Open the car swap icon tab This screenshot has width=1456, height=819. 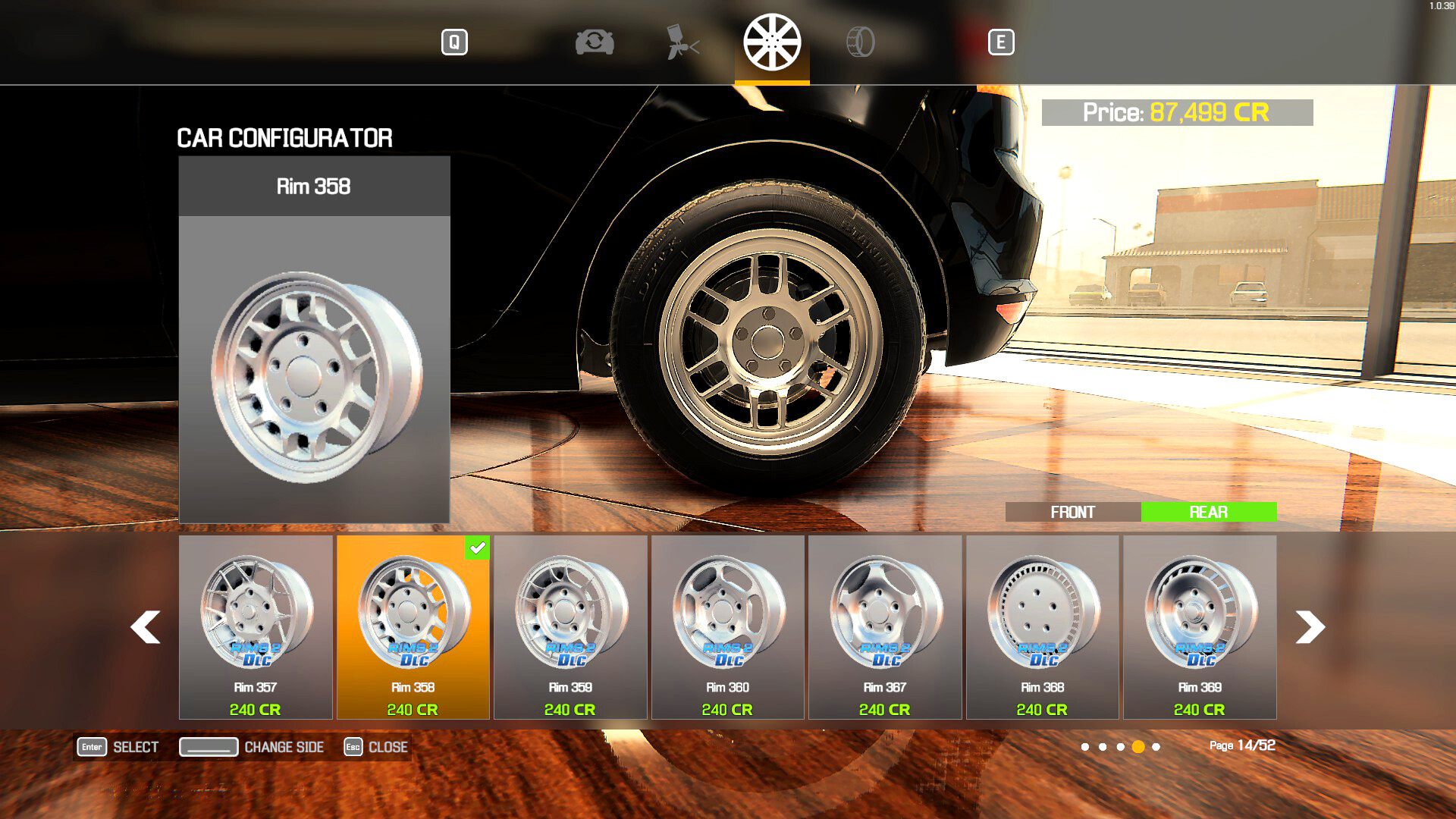pos(595,42)
